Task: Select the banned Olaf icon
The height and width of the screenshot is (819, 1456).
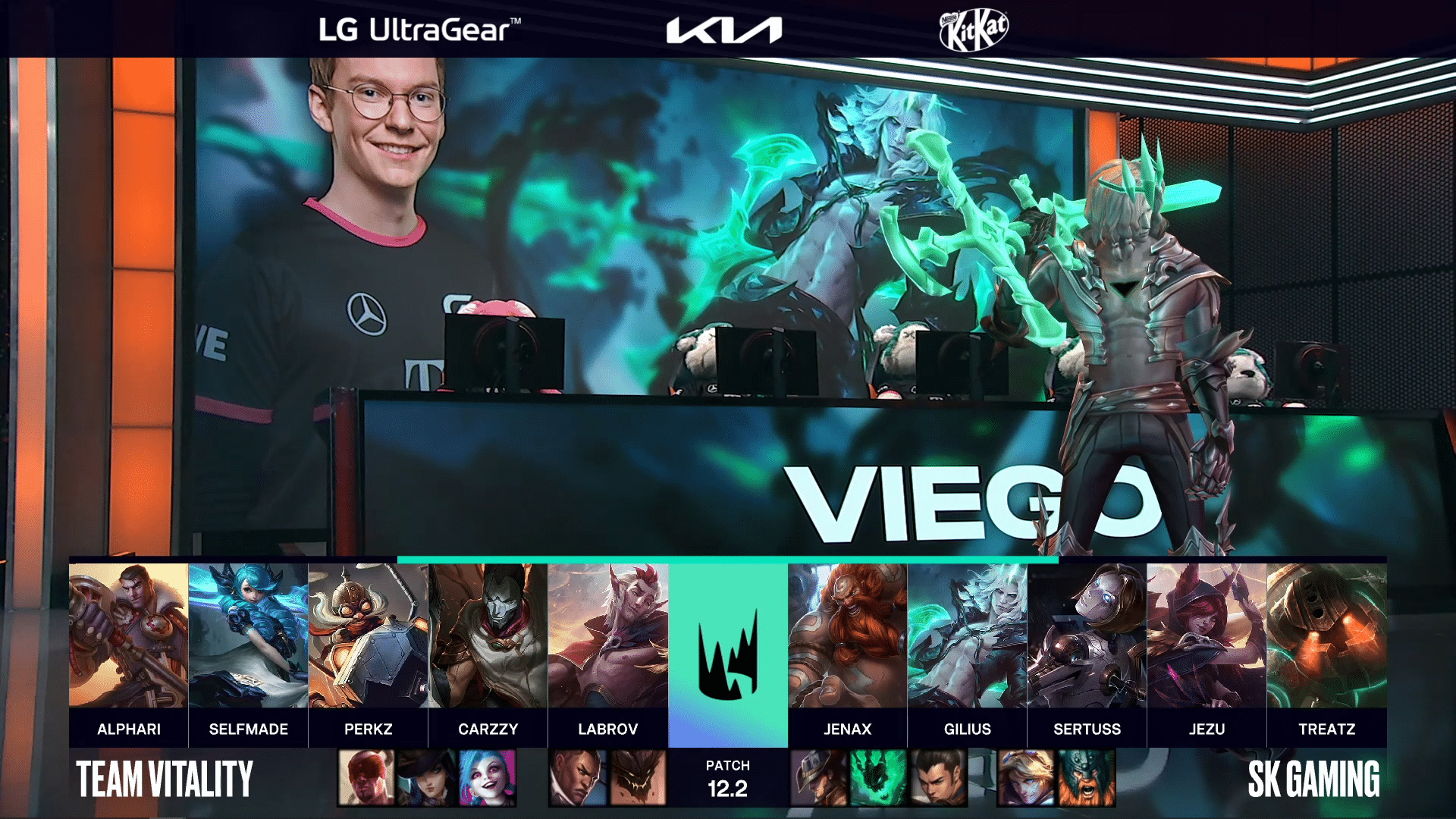Action: click(x=1087, y=778)
